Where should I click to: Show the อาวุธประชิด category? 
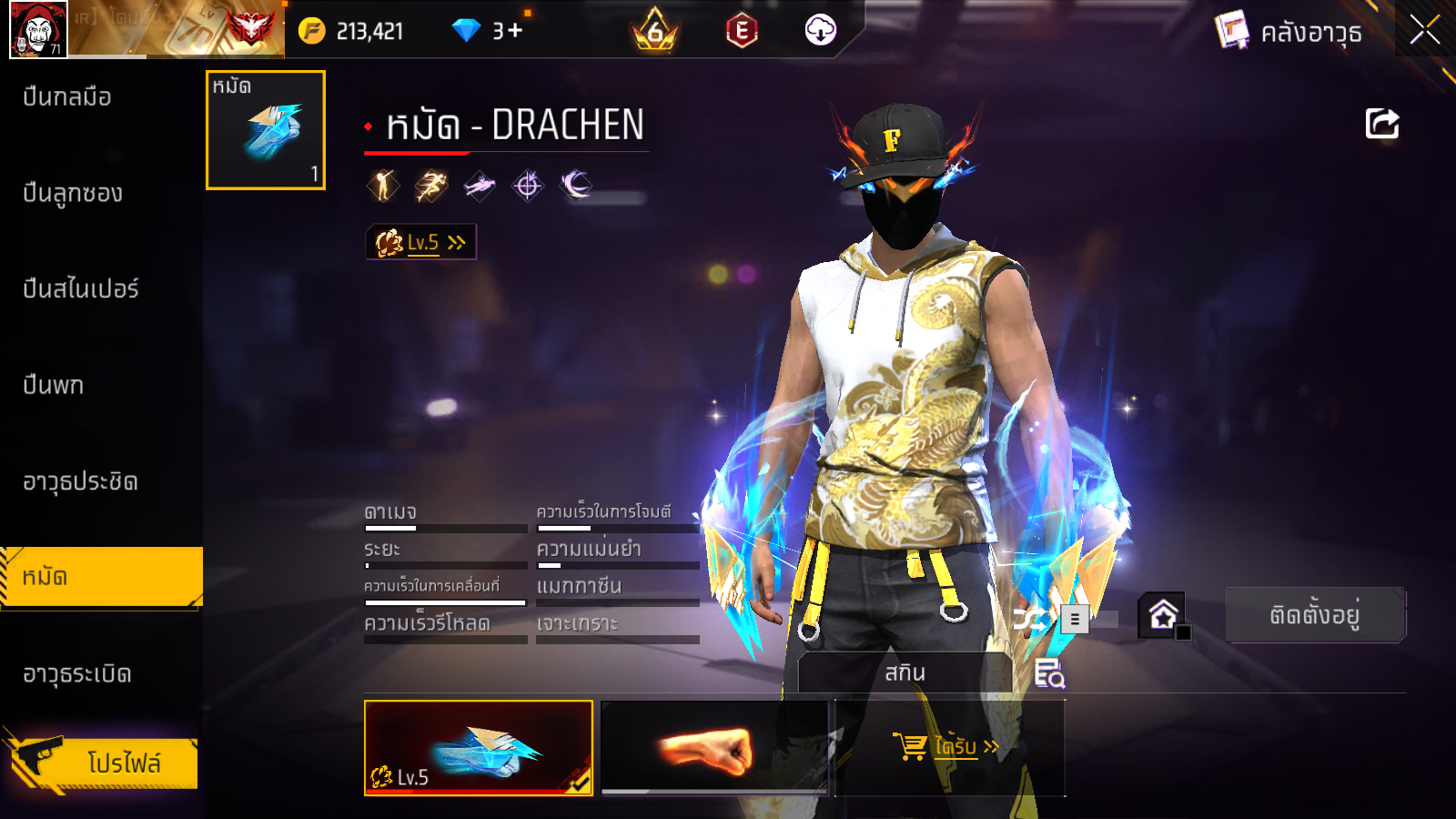pyautogui.click(x=80, y=481)
